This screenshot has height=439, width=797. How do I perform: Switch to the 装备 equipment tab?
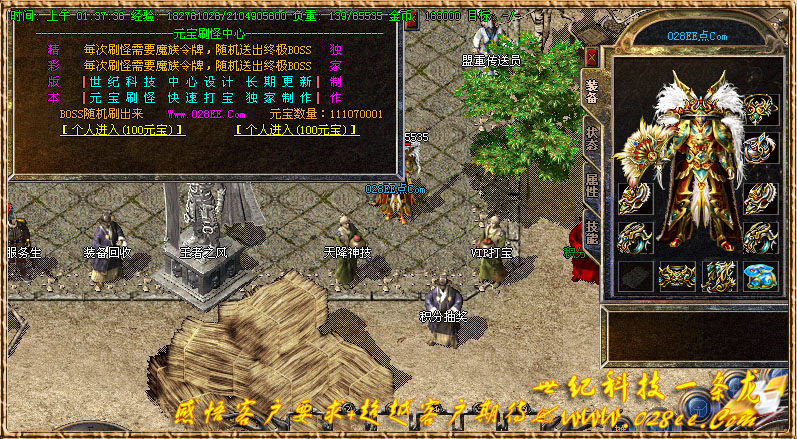pyautogui.click(x=591, y=93)
